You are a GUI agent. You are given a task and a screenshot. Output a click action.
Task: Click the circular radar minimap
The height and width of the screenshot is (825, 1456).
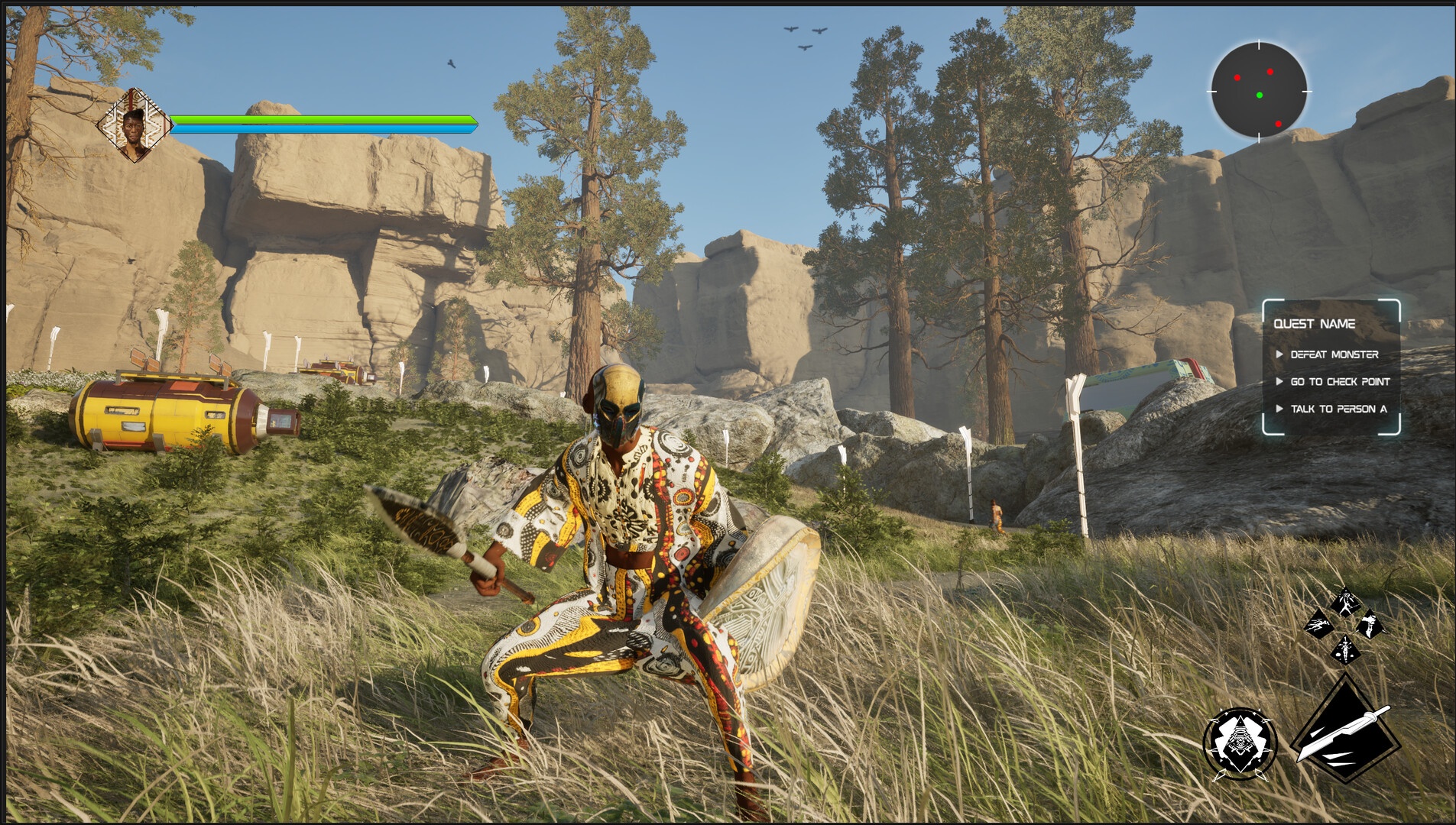[1259, 91]
